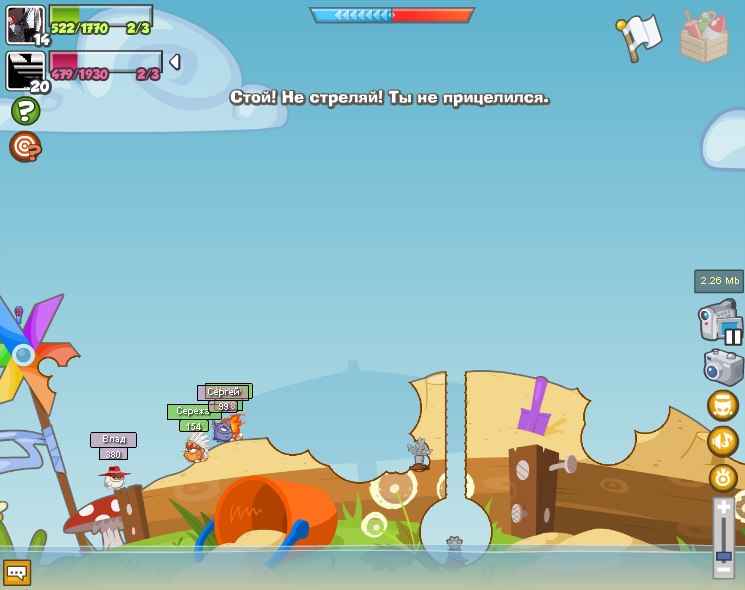Screen dimensions: 745x590
Task: Click the gold button above the zoom slider
Action: point(723,477)
